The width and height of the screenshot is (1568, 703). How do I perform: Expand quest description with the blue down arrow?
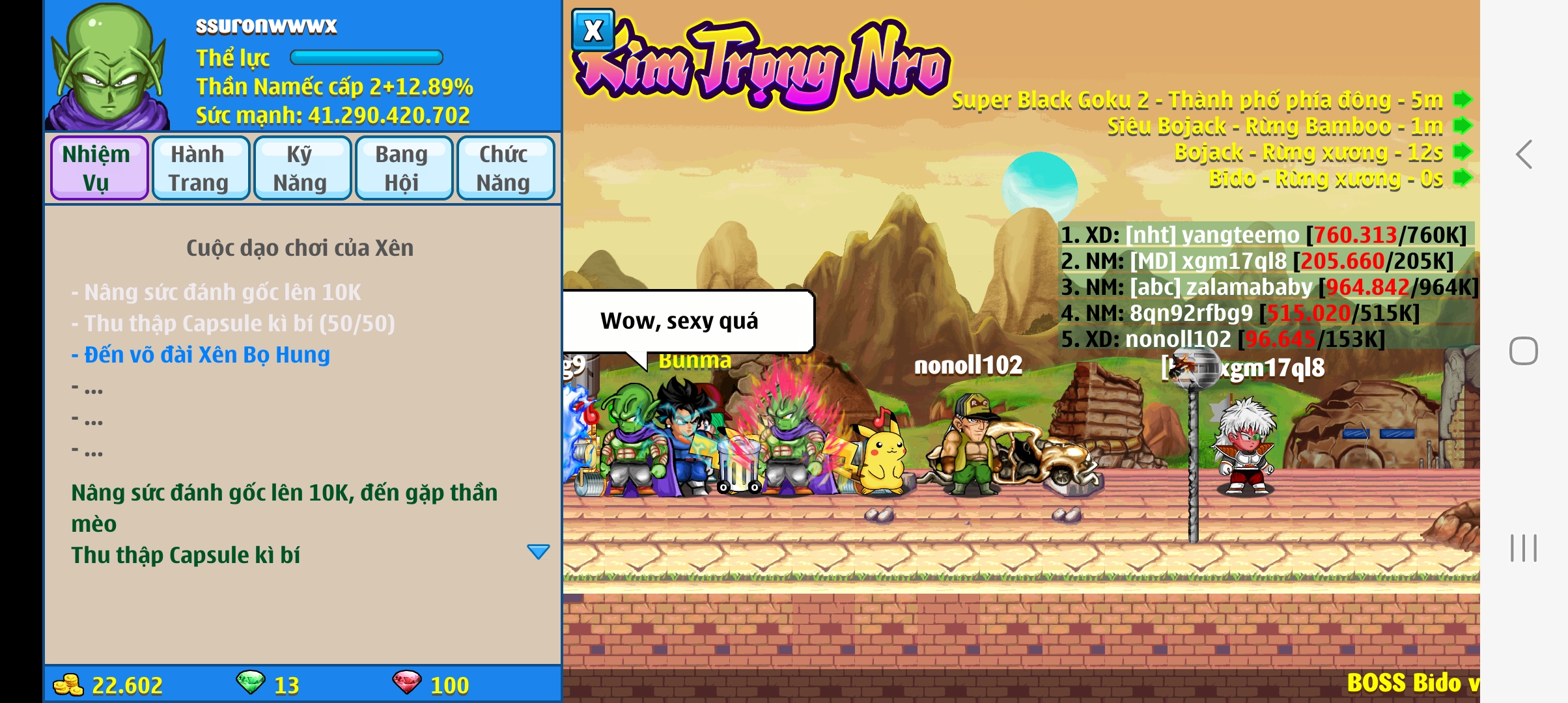point(538,552)
